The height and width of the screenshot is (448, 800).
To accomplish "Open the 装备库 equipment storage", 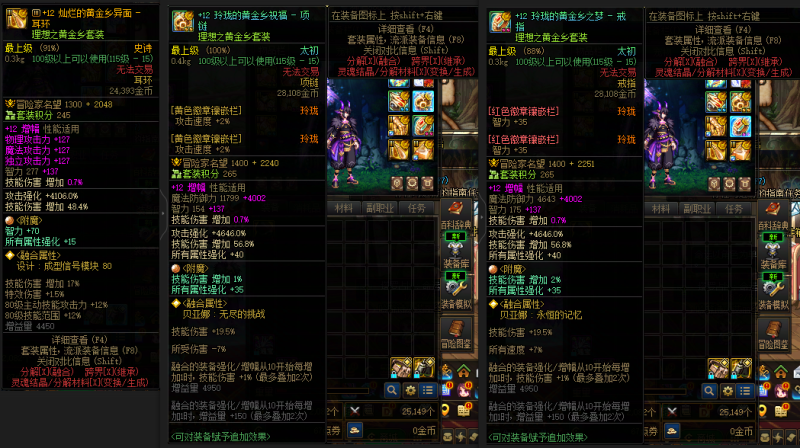I will click(459, 257).
